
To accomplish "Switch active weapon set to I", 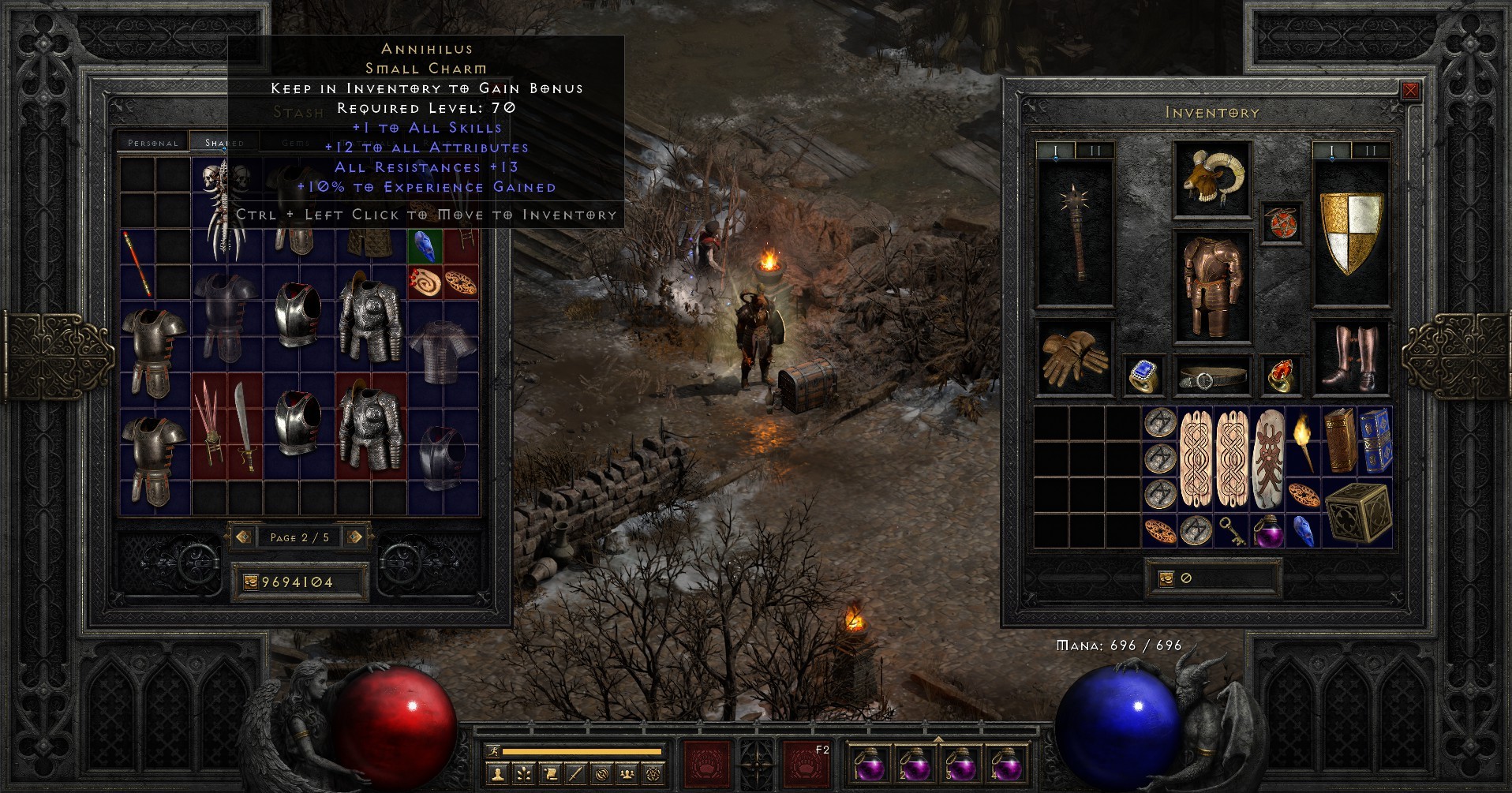I will (1055, 149).
